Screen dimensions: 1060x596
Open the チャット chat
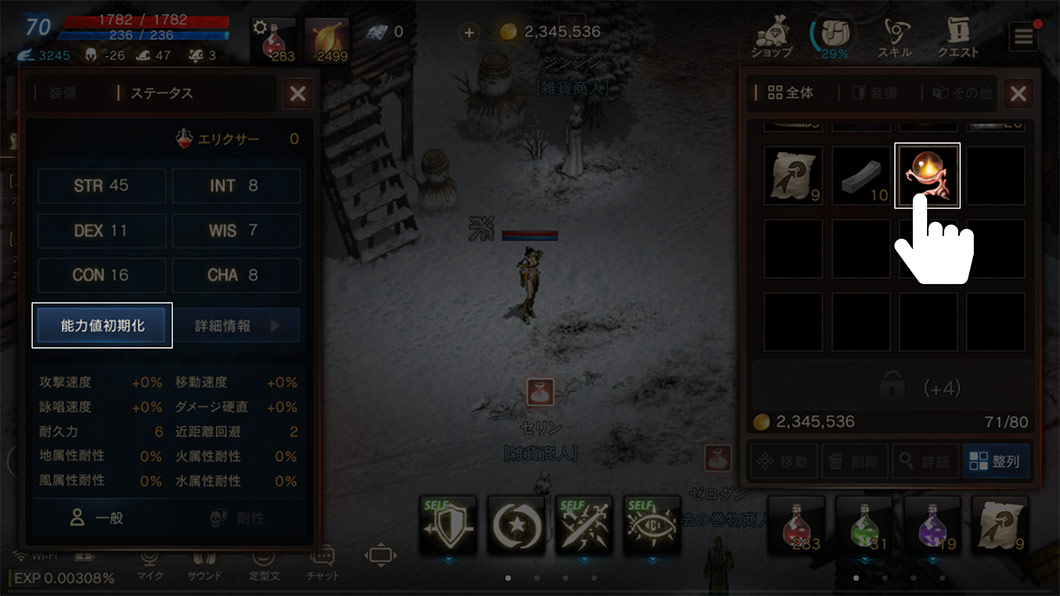tap(323, 564)
